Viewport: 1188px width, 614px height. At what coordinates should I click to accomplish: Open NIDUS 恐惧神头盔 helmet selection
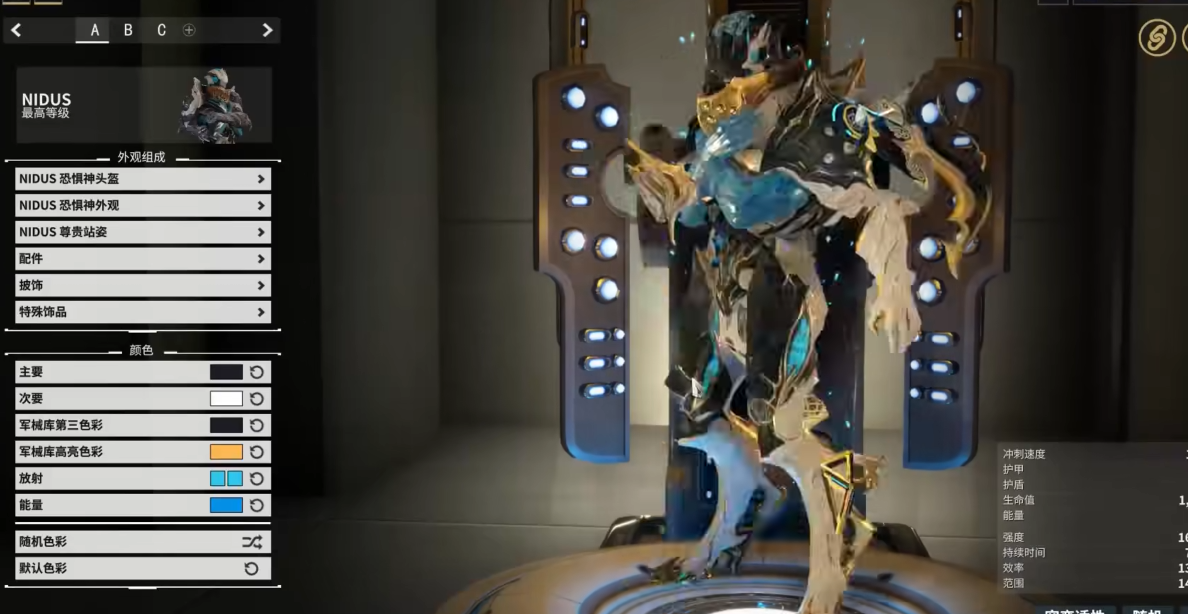pos(143,179)
